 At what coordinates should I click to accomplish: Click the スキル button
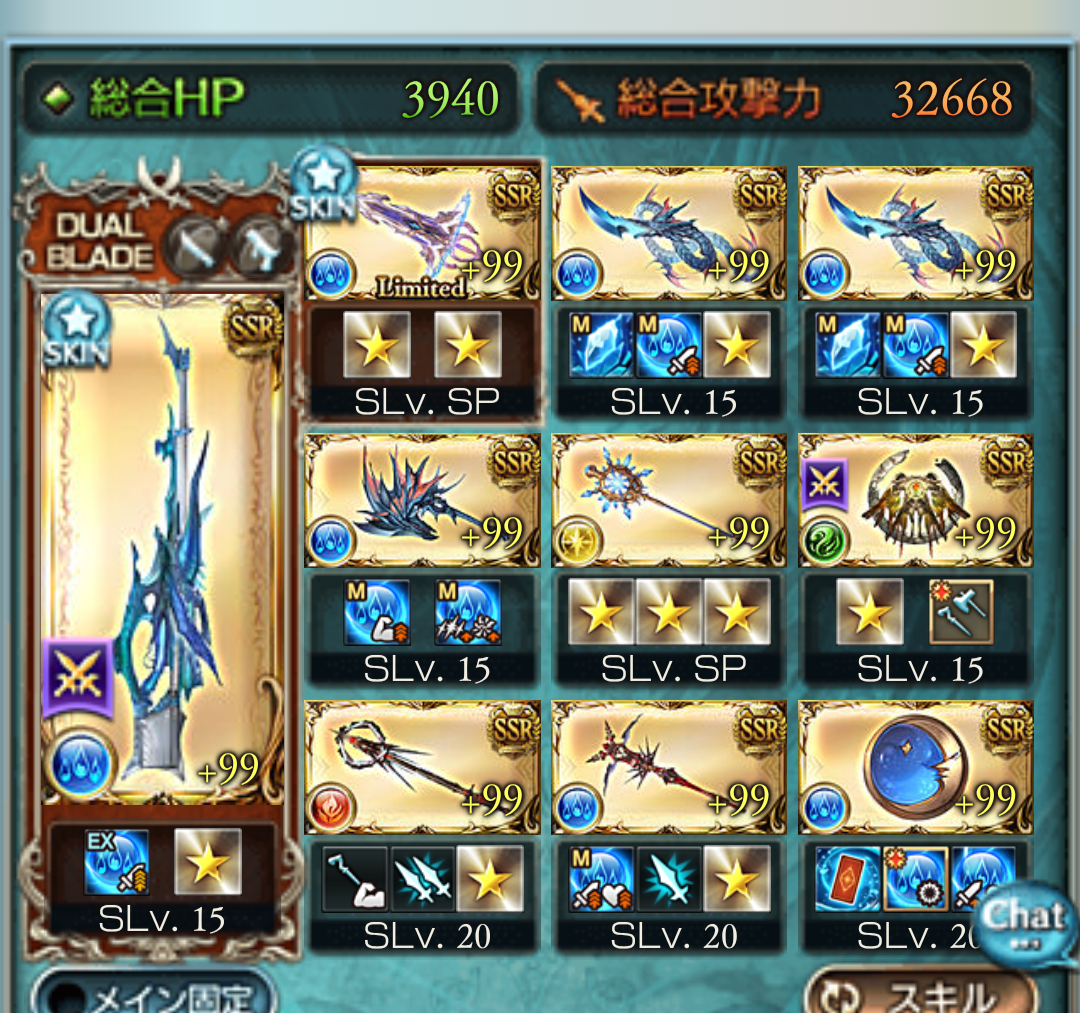[920, 995]
